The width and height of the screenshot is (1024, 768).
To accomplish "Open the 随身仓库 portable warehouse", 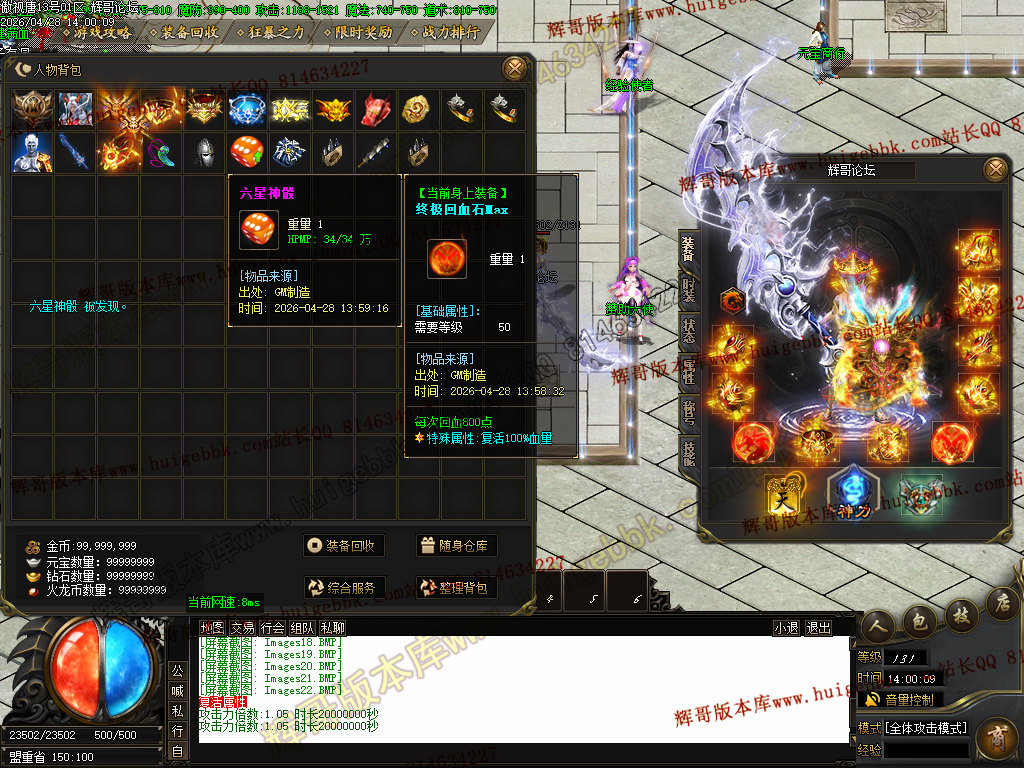I will point(456,546).
